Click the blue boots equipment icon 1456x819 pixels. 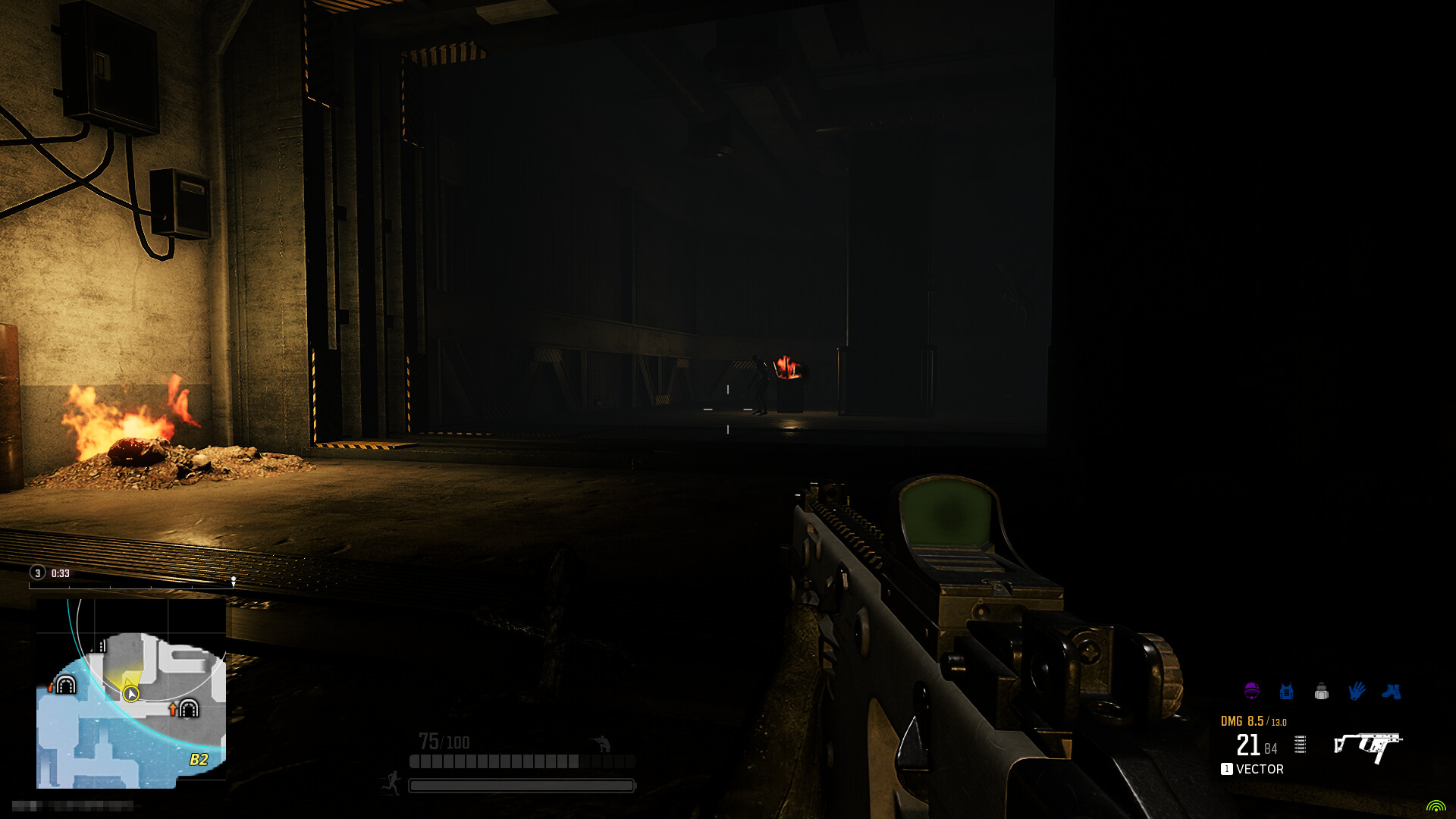(x=1392, y=691)
